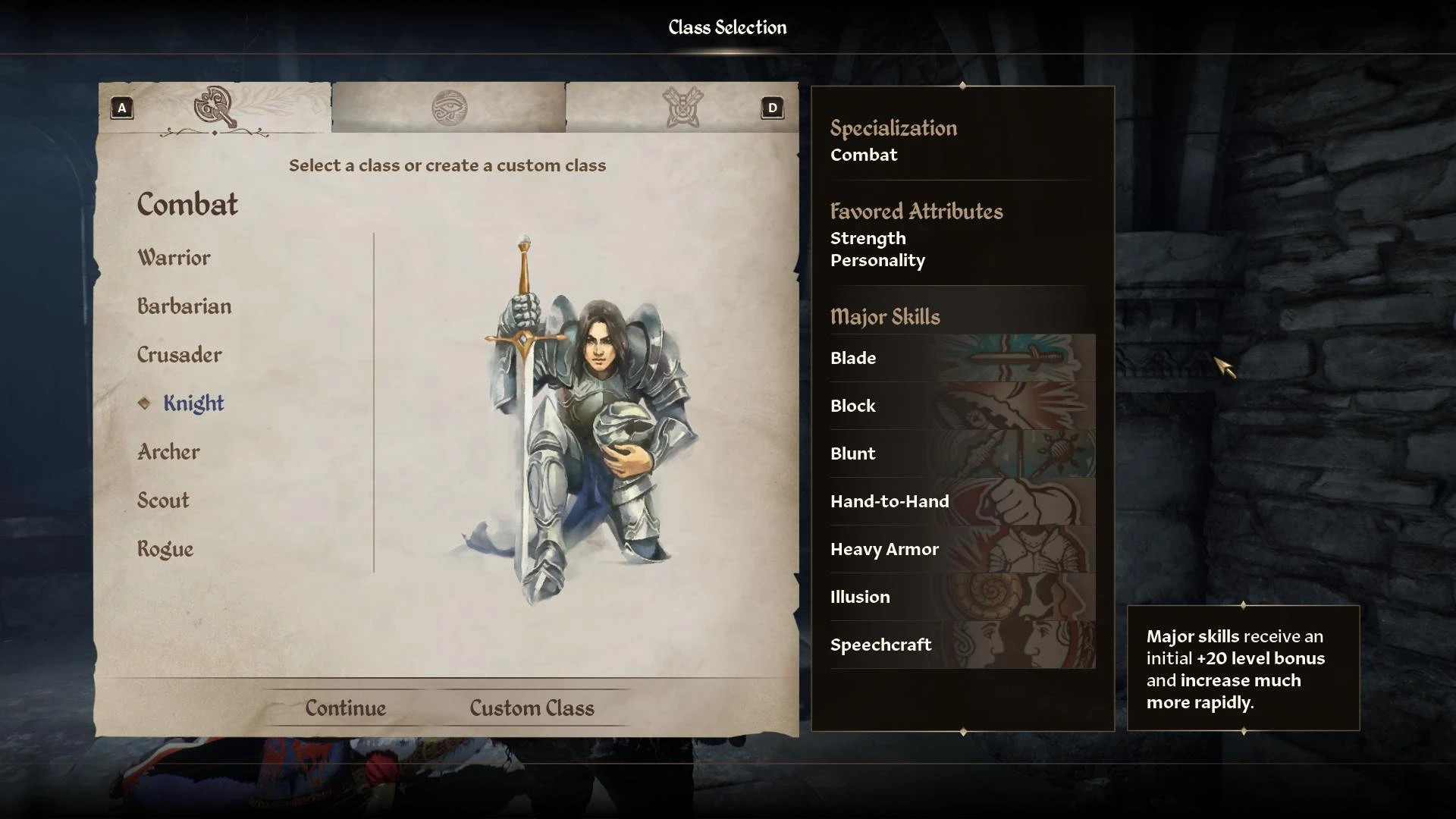1456x819 pixels.
Task: Select the Warrior class
Action: coord(173,258)
